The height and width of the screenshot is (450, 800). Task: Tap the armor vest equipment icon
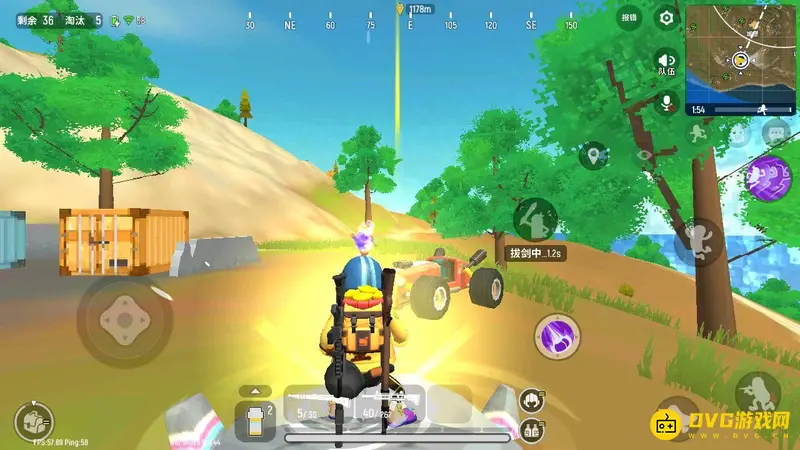pos(531,429)
